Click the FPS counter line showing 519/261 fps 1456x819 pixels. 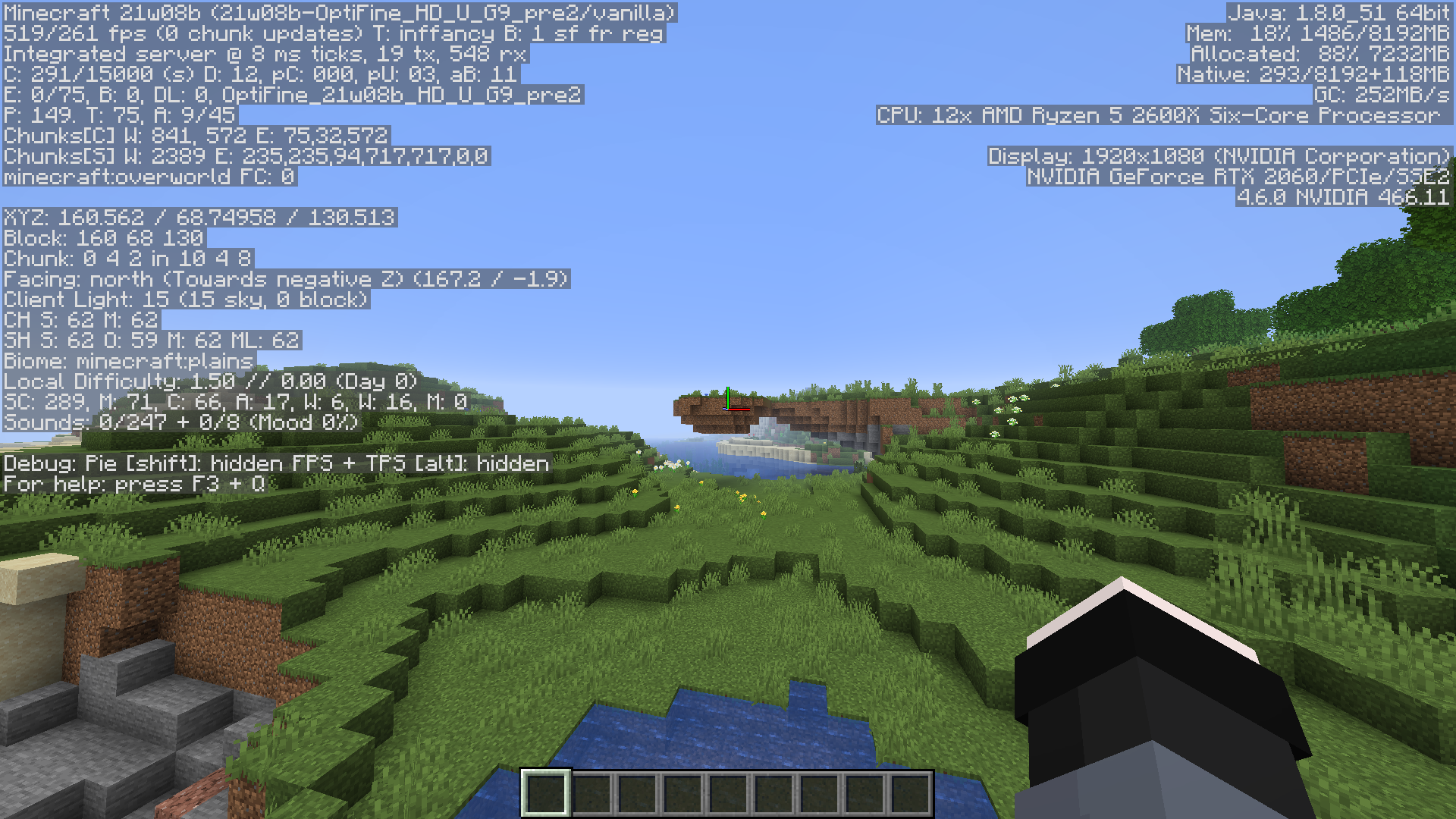tap(334, 34)
